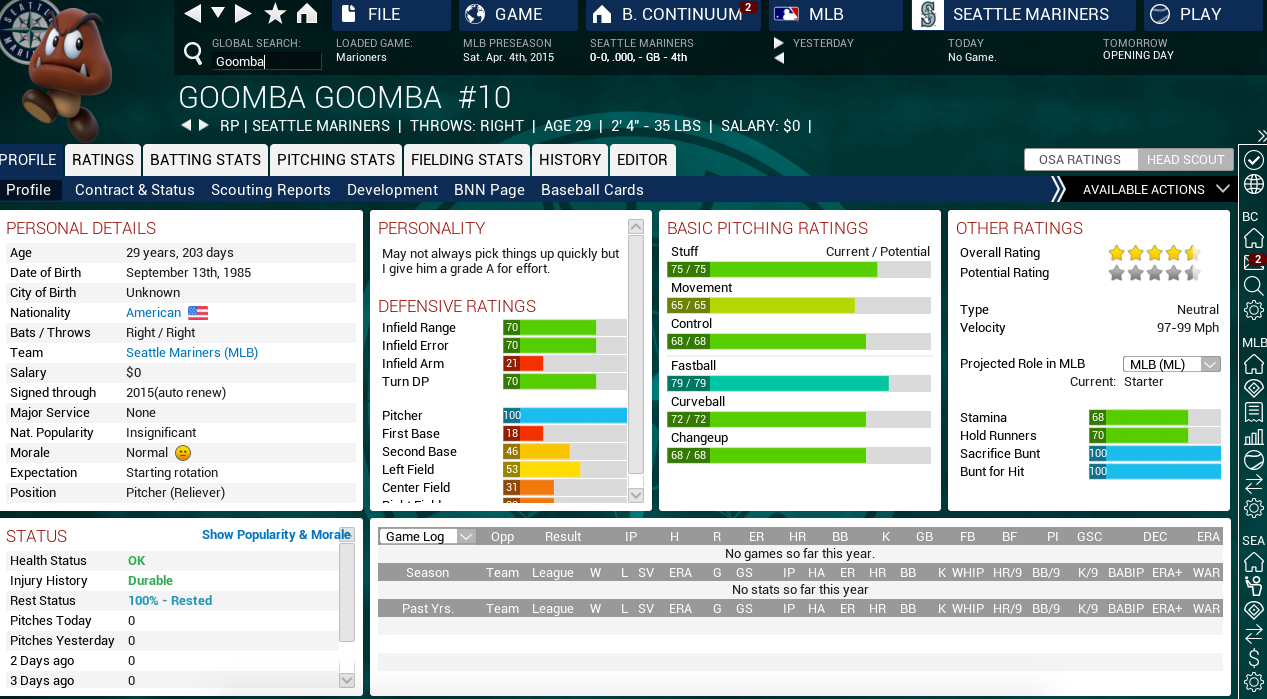Open the FIELDING STATS tab
This screenshot has height=699, width=1267.
(x=467, y=160)
